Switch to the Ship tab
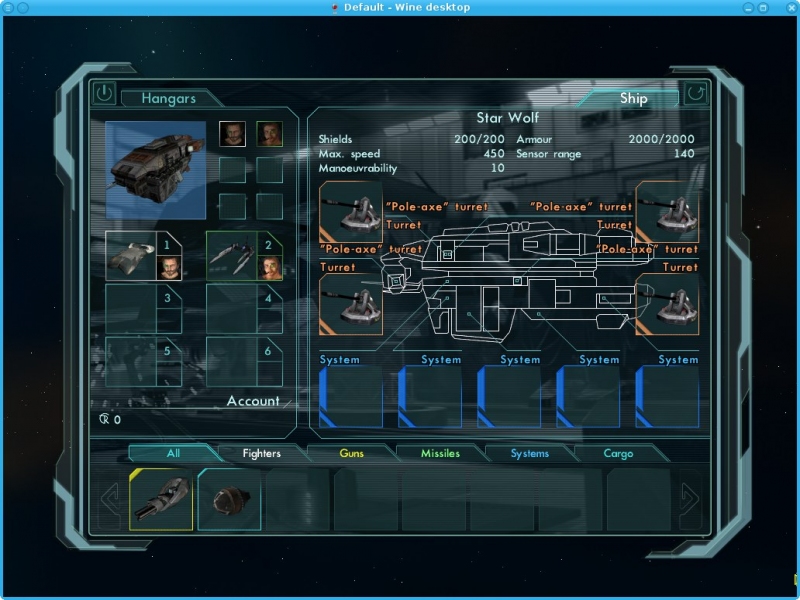 [x=633, y=98]
